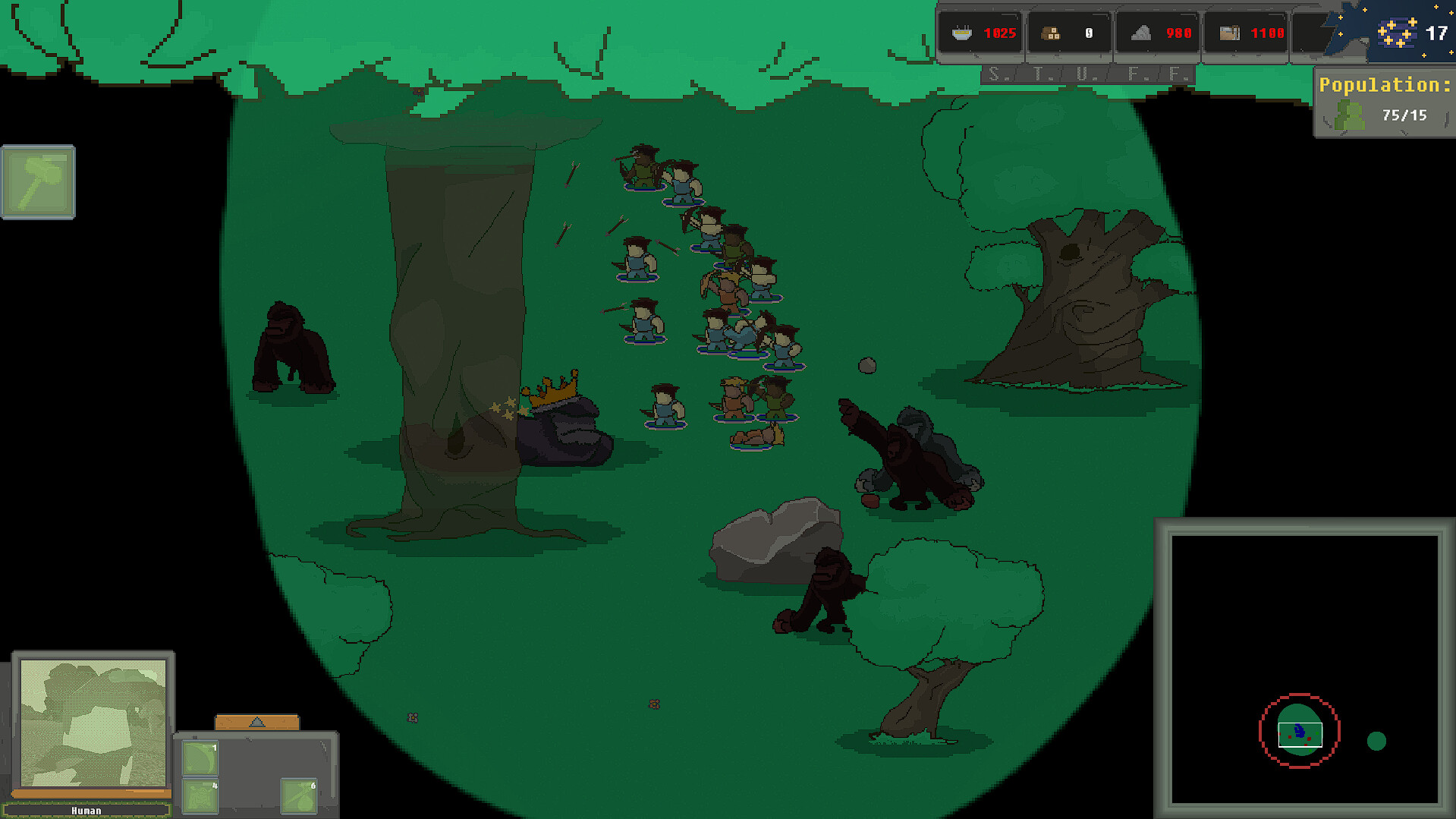Click the food bowl resource icon

[962, 32]
